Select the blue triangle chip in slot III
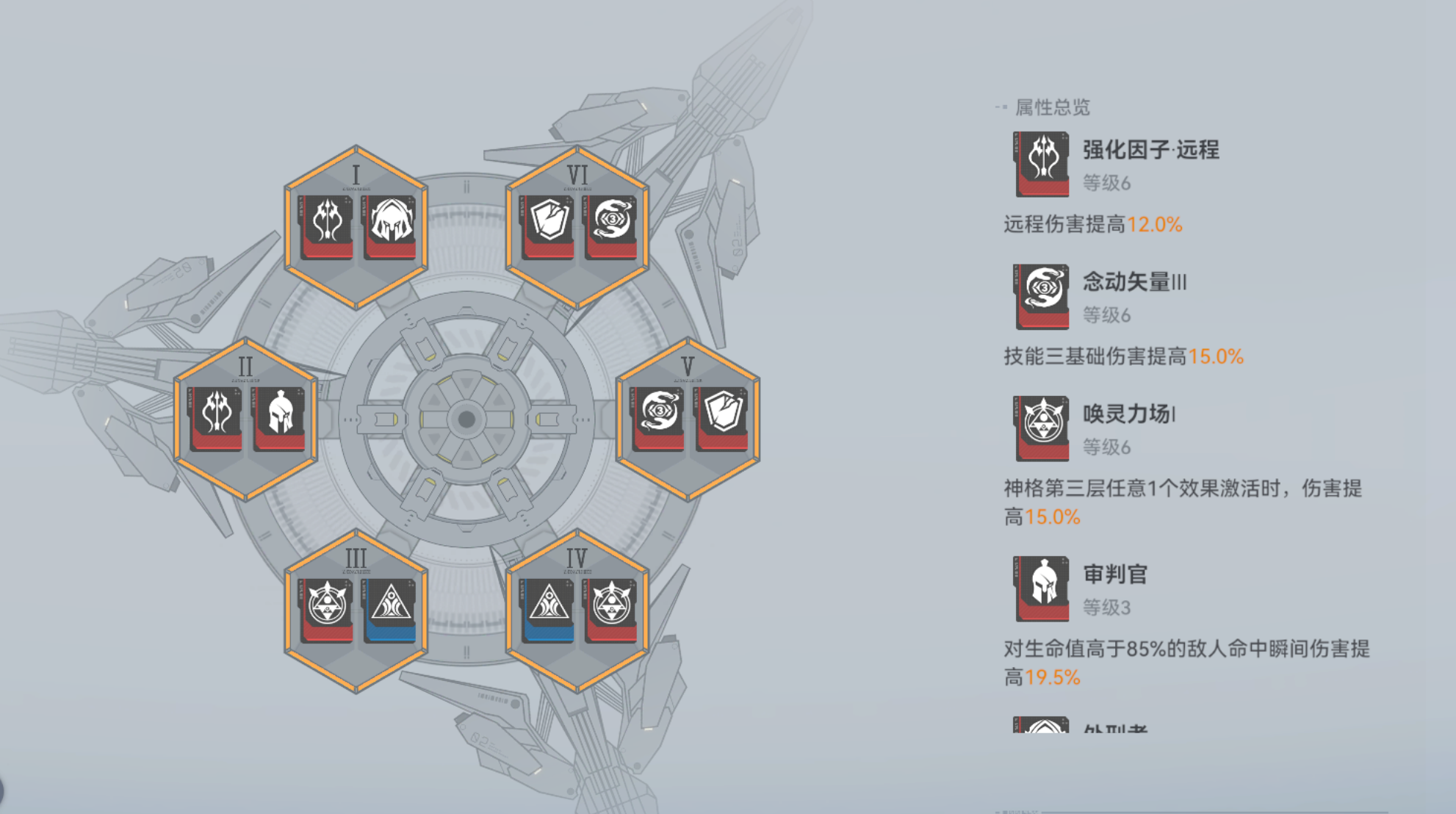The width and height of the screenshot is (1456, 814). [390, 609]
